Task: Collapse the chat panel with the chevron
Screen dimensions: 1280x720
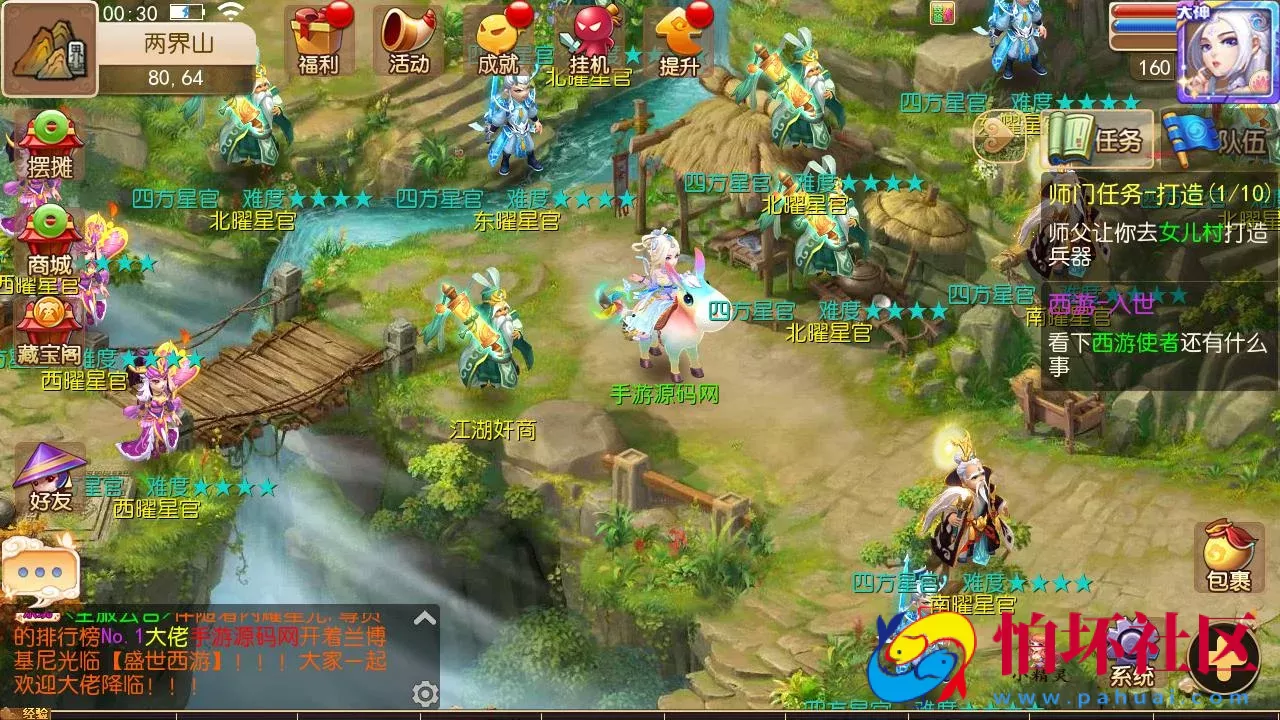Action: point(423,617)
